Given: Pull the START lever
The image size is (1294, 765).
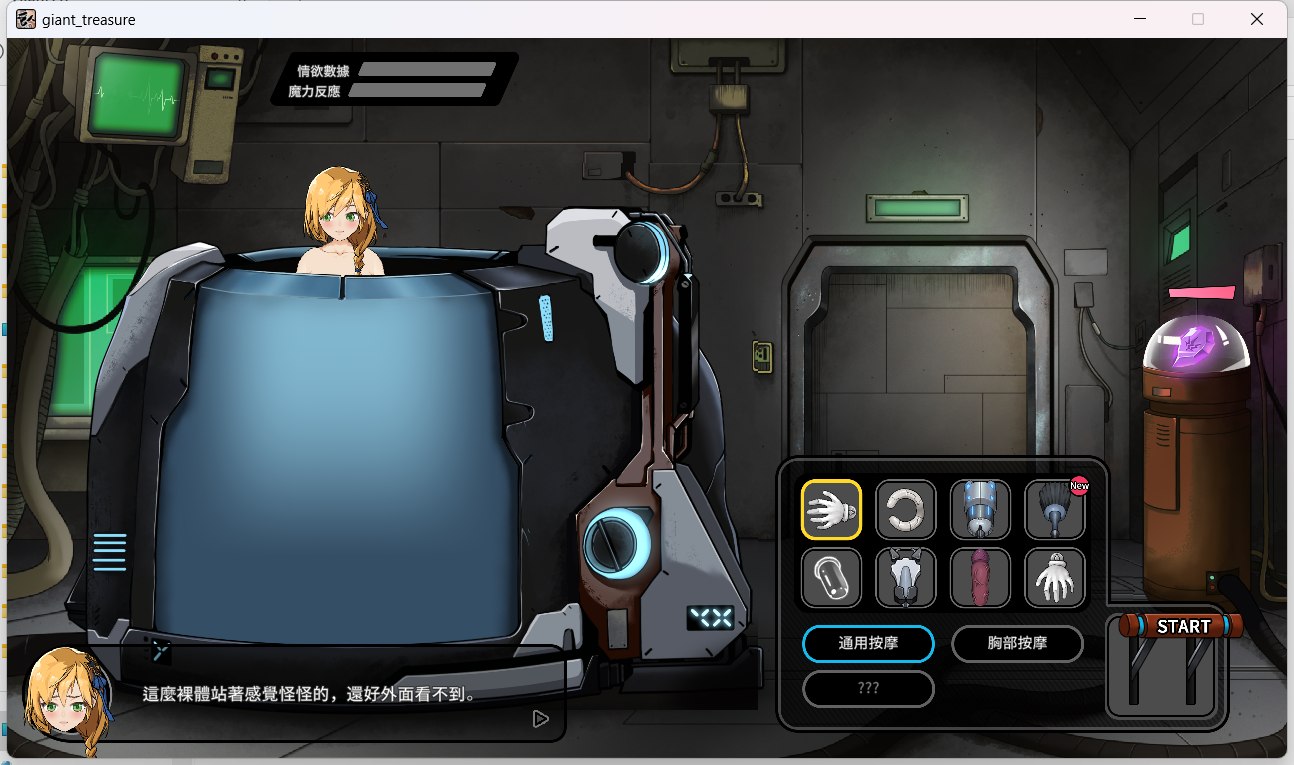Looking at the screenshot, I should coord(1183,627).
